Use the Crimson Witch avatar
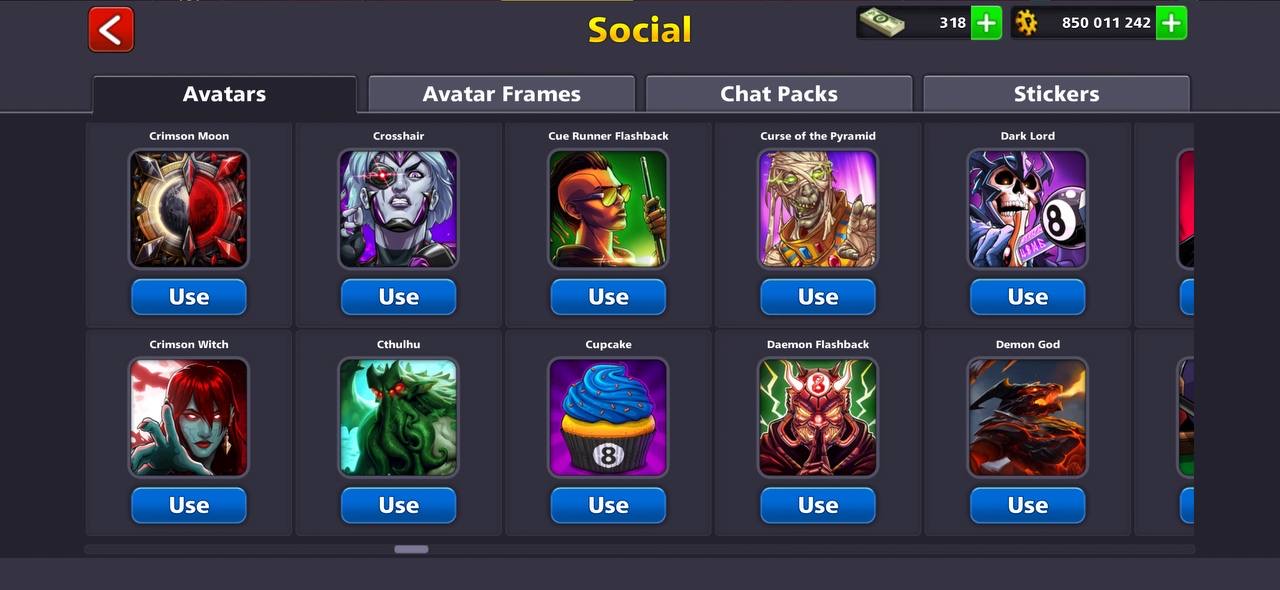Screen dimensions: 1280x590 coord(189,506)
